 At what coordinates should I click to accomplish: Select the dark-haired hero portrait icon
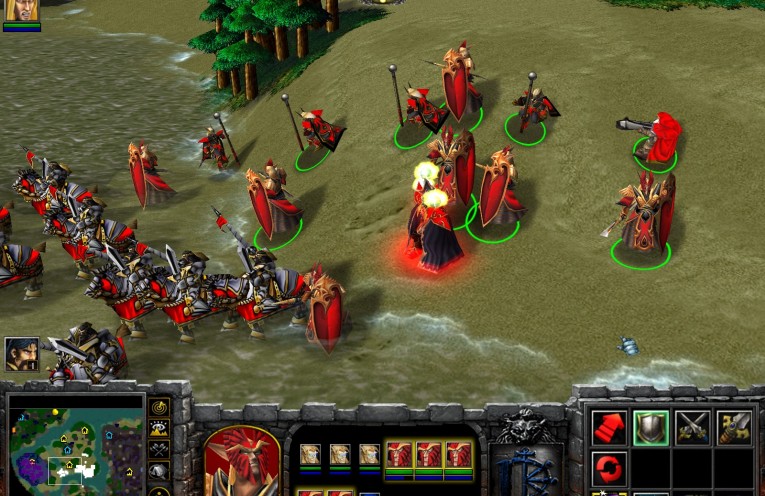(x=21, y=353)
